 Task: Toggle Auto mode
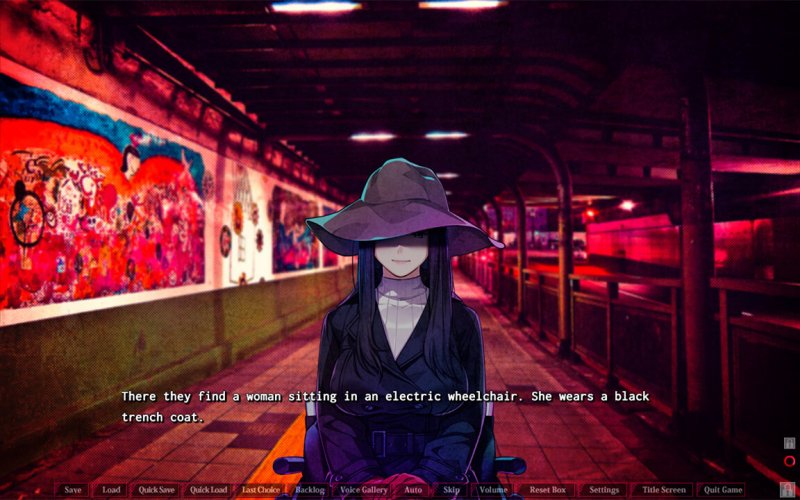(414, 490)
